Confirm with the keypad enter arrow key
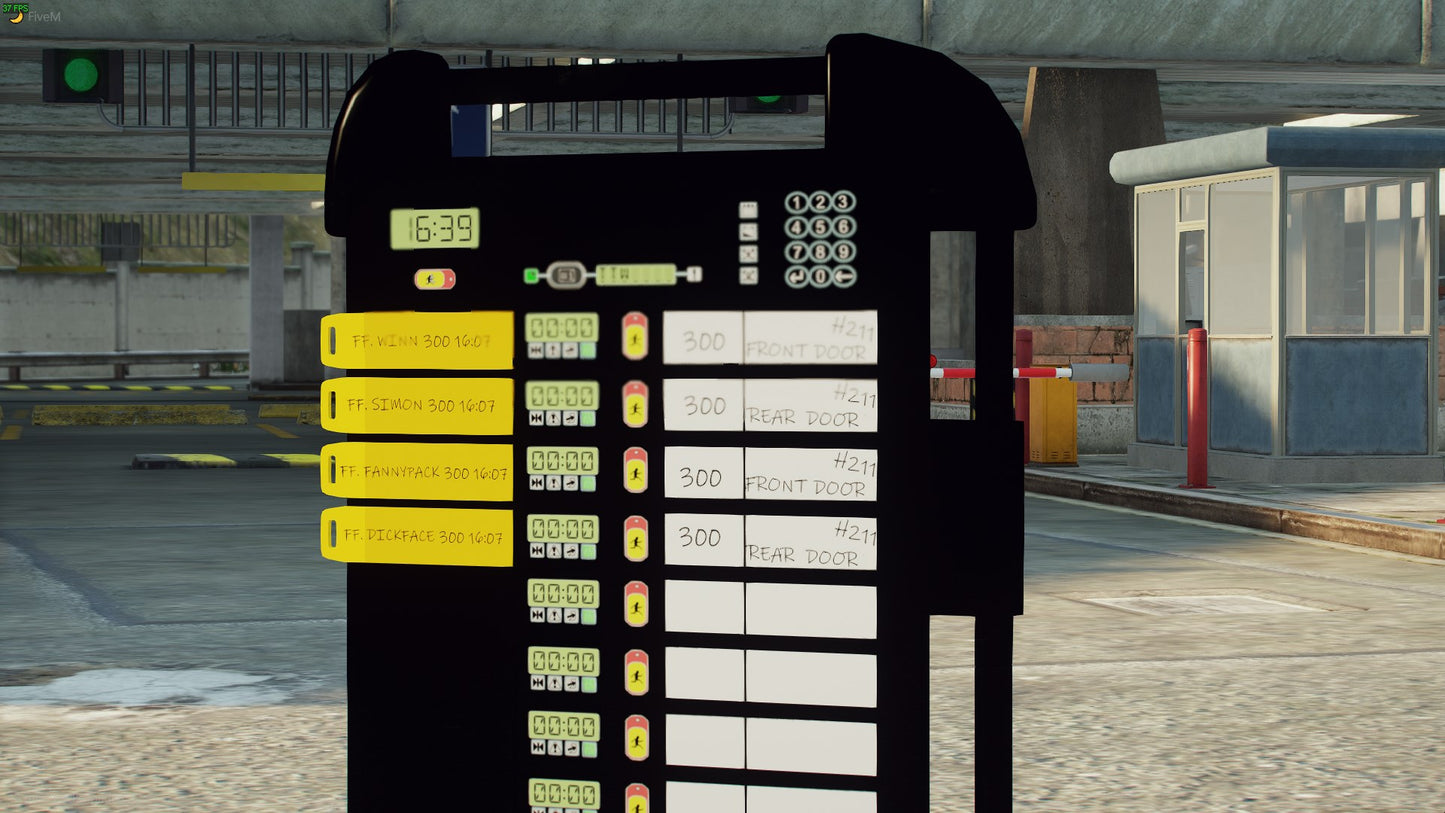This screenshot has width=1445, height=813. tap(797, 276)
